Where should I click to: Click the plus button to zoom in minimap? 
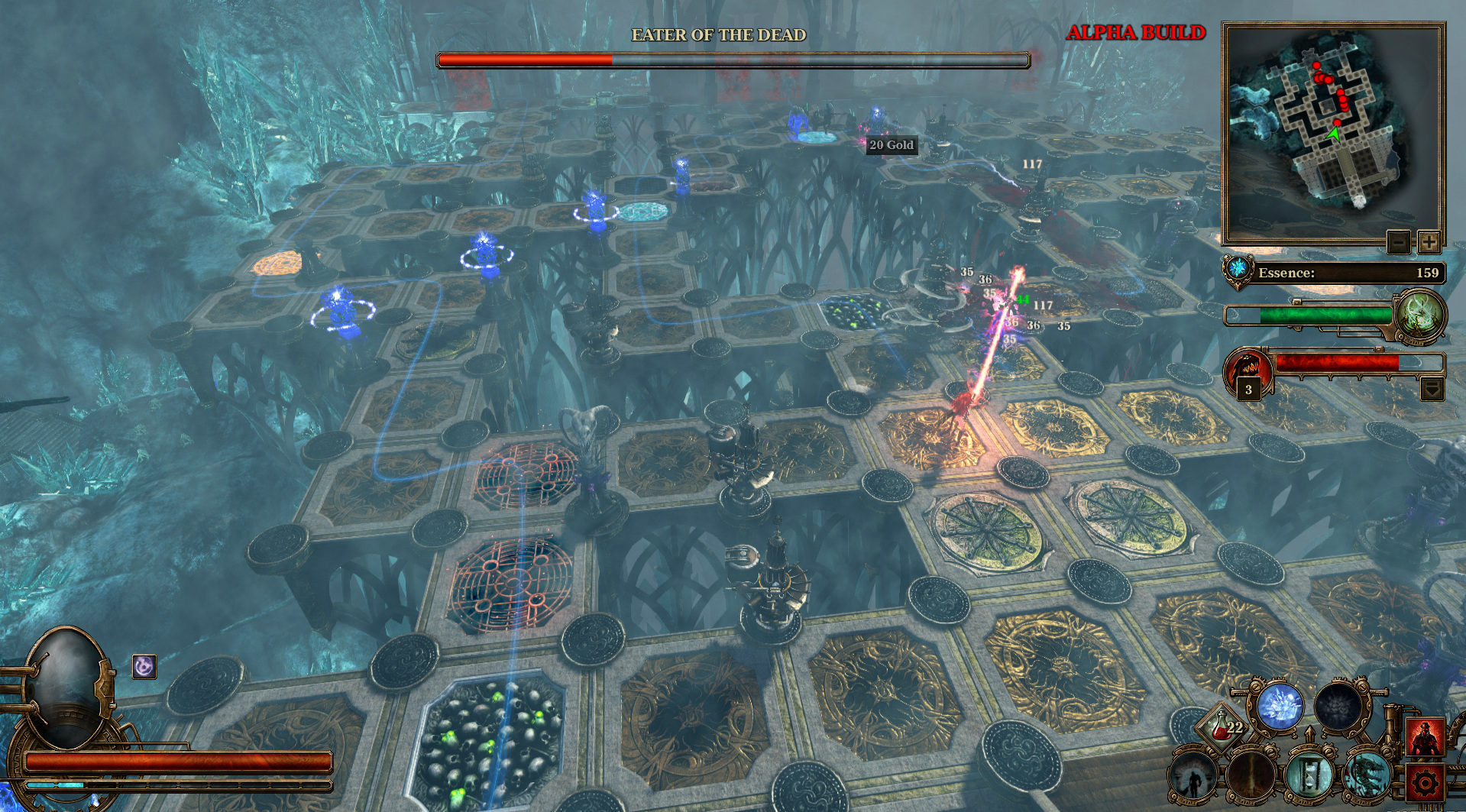[1430, 243]
